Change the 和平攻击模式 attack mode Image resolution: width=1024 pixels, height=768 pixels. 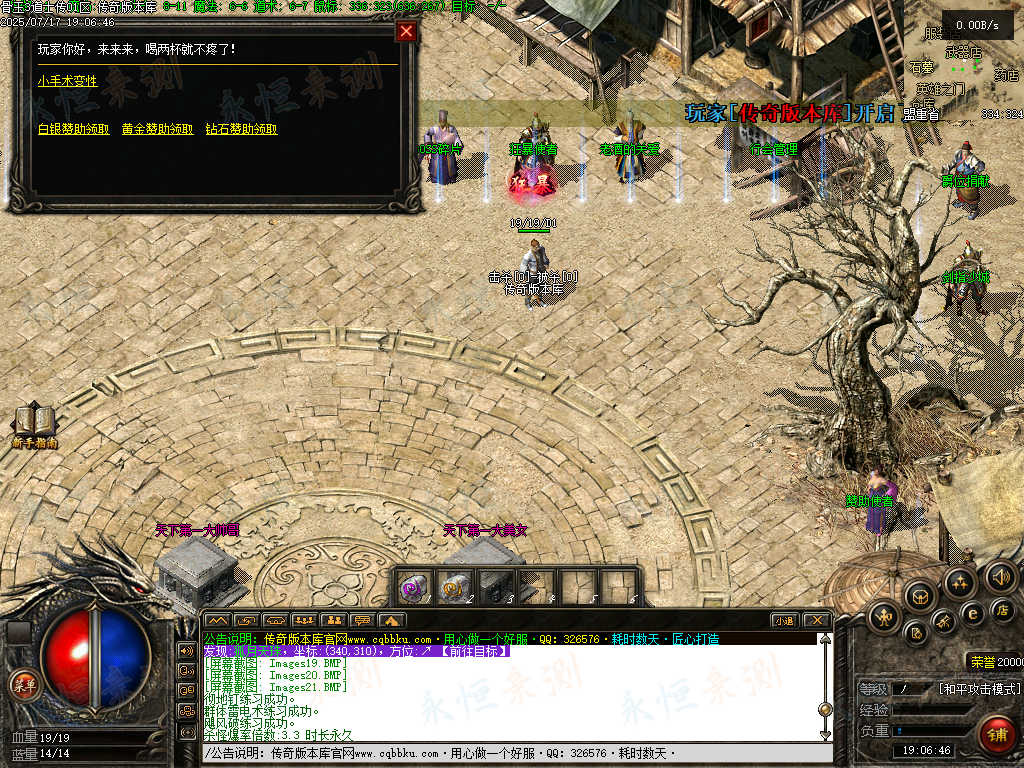(x=980, y=689)
